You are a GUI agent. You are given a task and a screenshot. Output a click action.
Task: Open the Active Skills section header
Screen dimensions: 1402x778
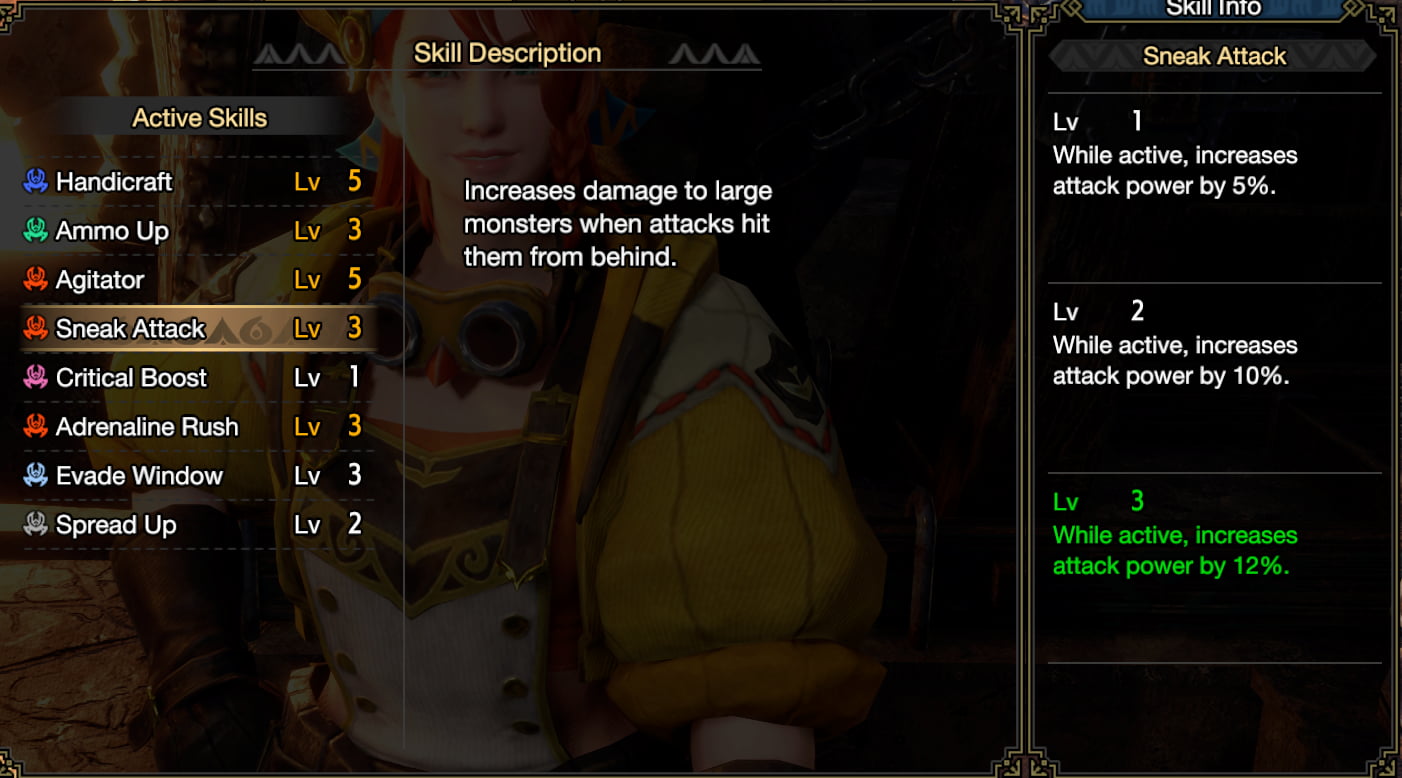click(x=199, y=117)
